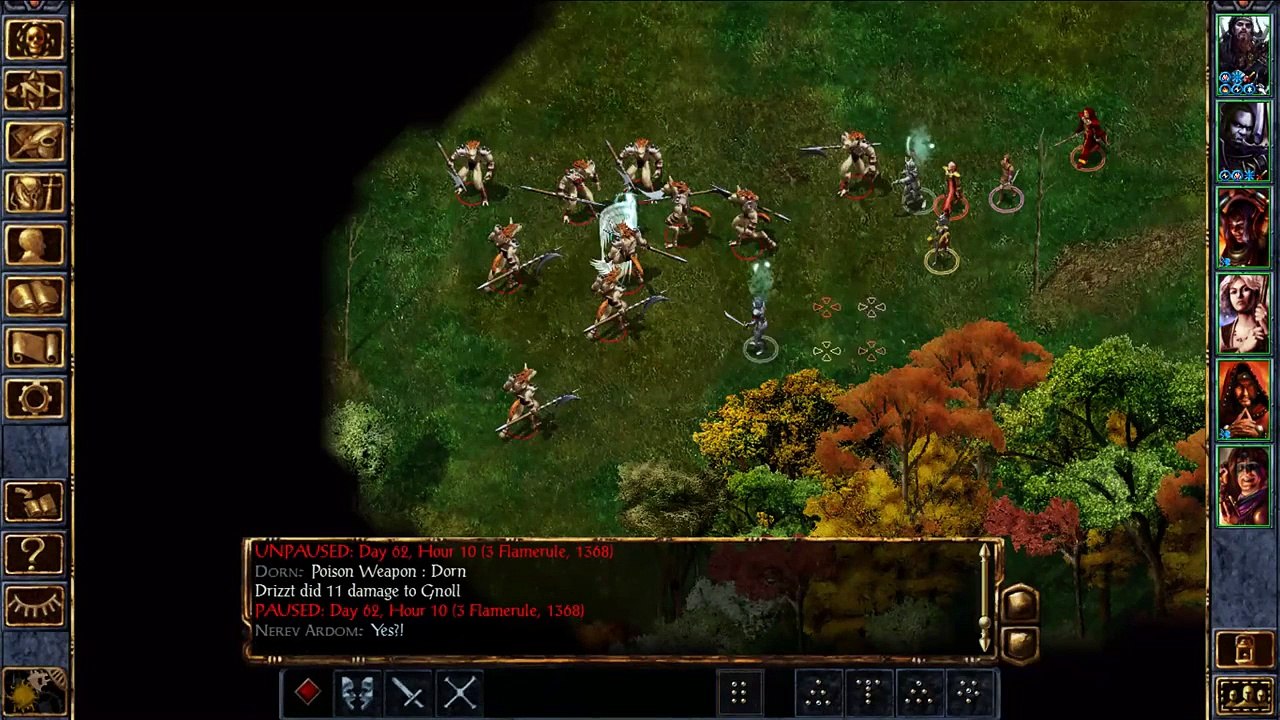Open the priest scroll spell page

[35, 347]
